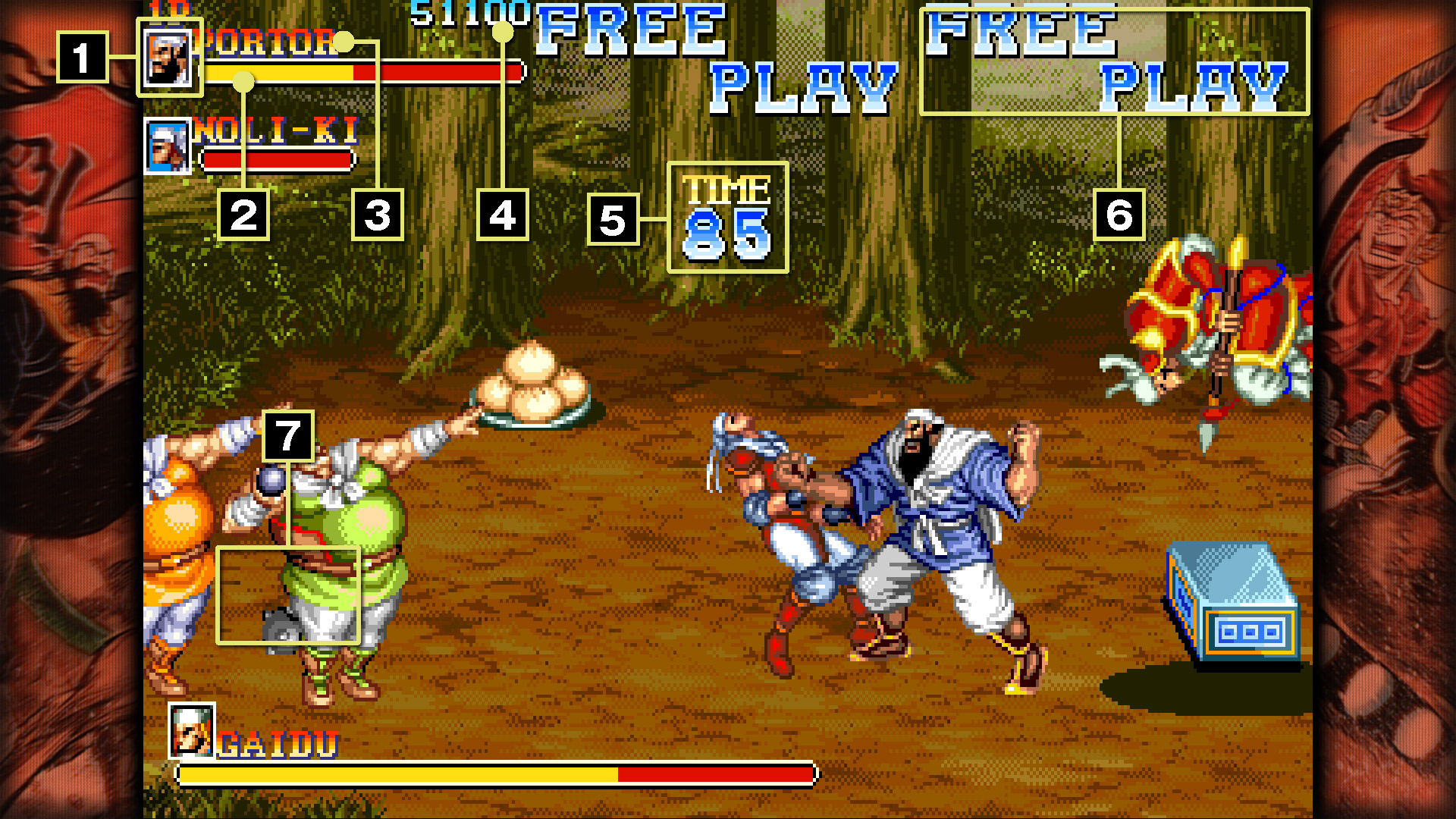The width and height of the screenshot is (1456, 819).
Task: Click callout marker number 5
Action: click(x=613, y=218)
